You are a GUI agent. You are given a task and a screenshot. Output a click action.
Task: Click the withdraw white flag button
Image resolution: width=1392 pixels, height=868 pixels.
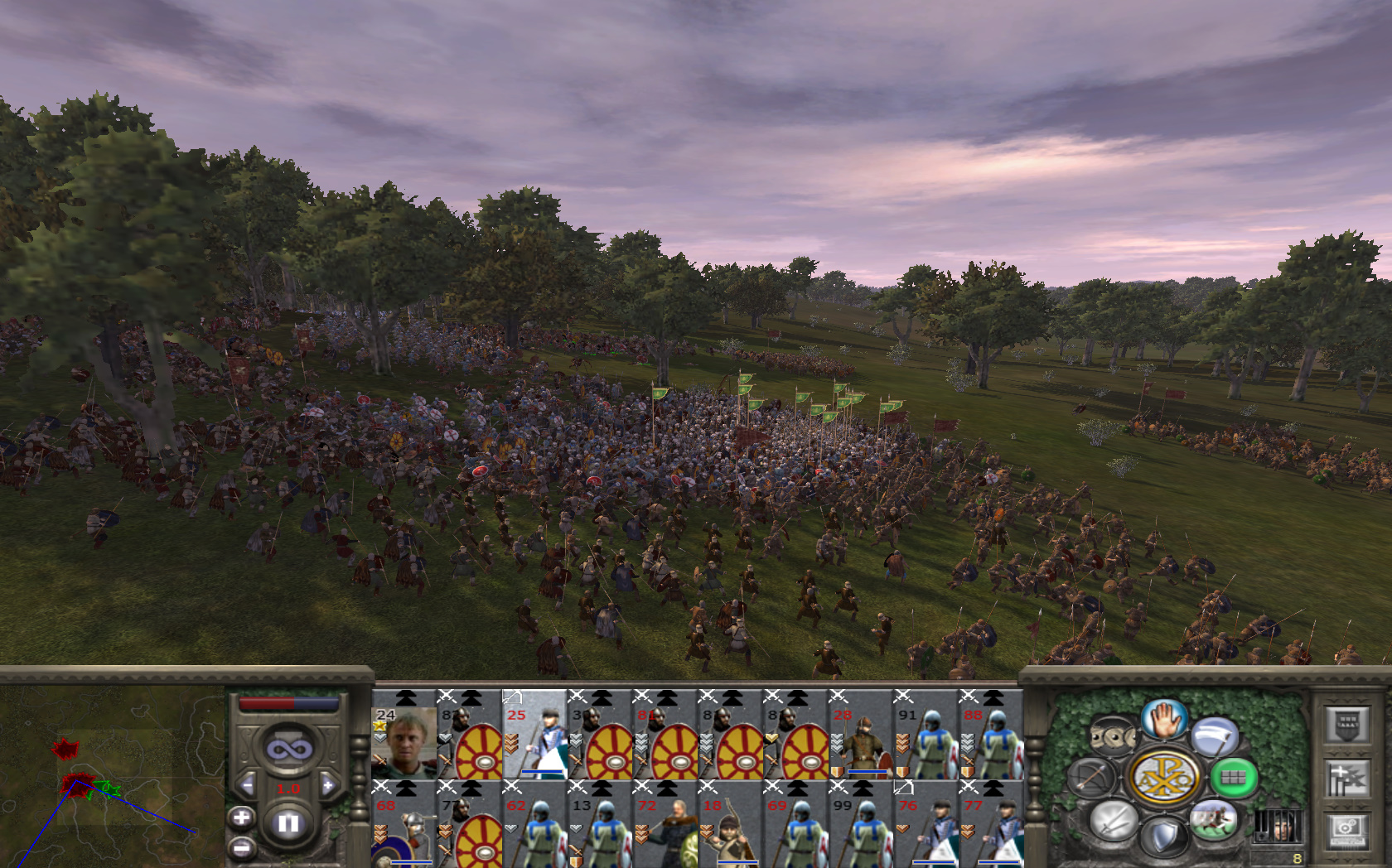(x=1215, y=735)
